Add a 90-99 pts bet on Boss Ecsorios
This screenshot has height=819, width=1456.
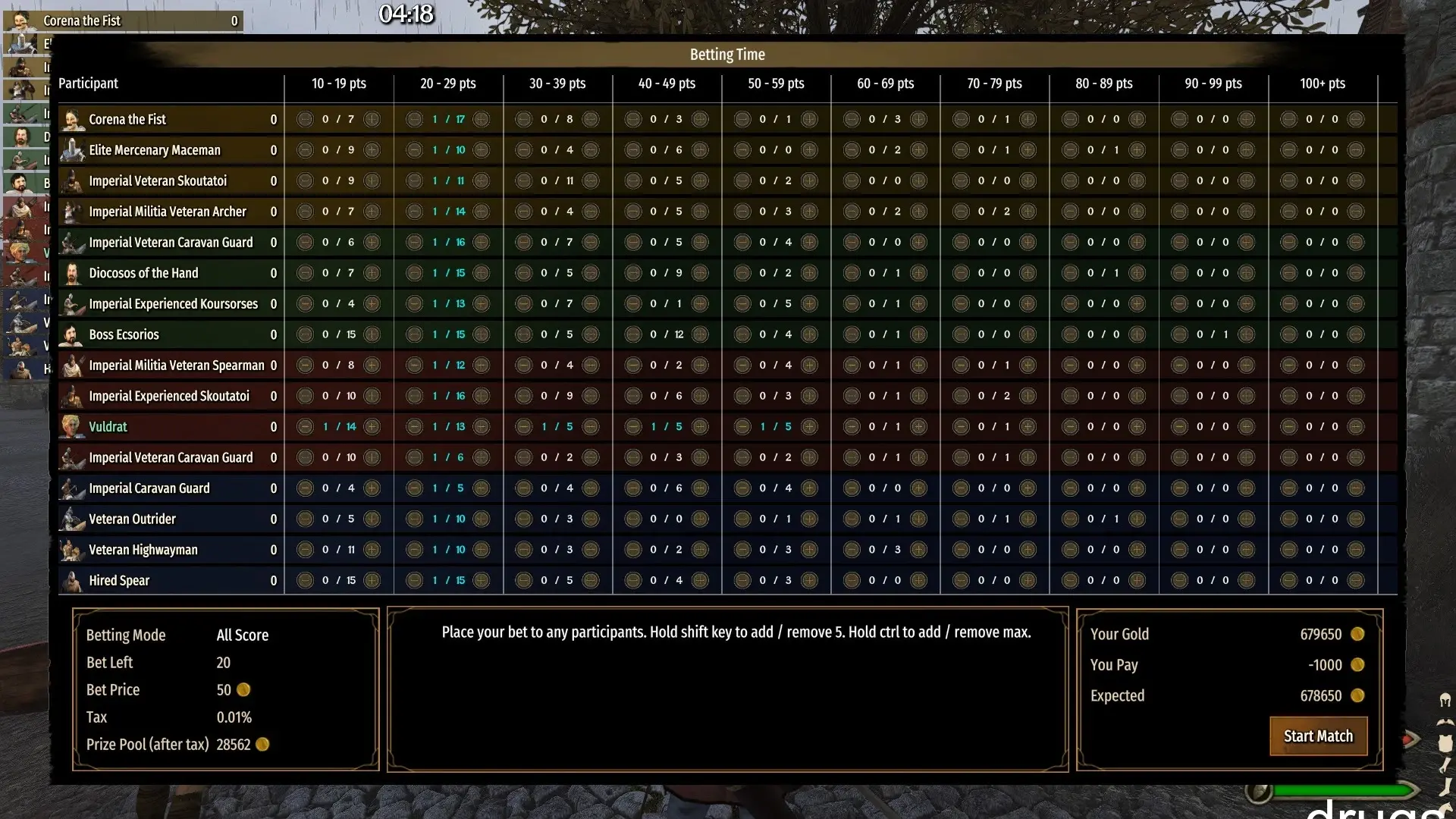(1246, 334)
